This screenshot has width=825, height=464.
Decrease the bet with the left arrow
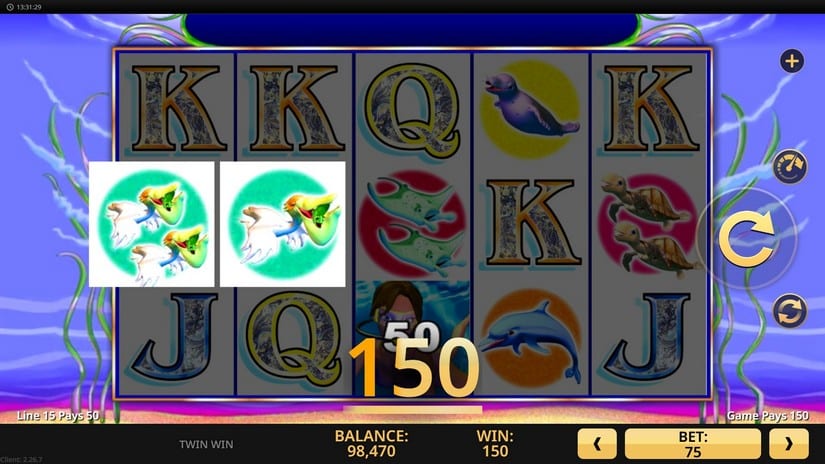pyautogui.click(x=597, y=443)
